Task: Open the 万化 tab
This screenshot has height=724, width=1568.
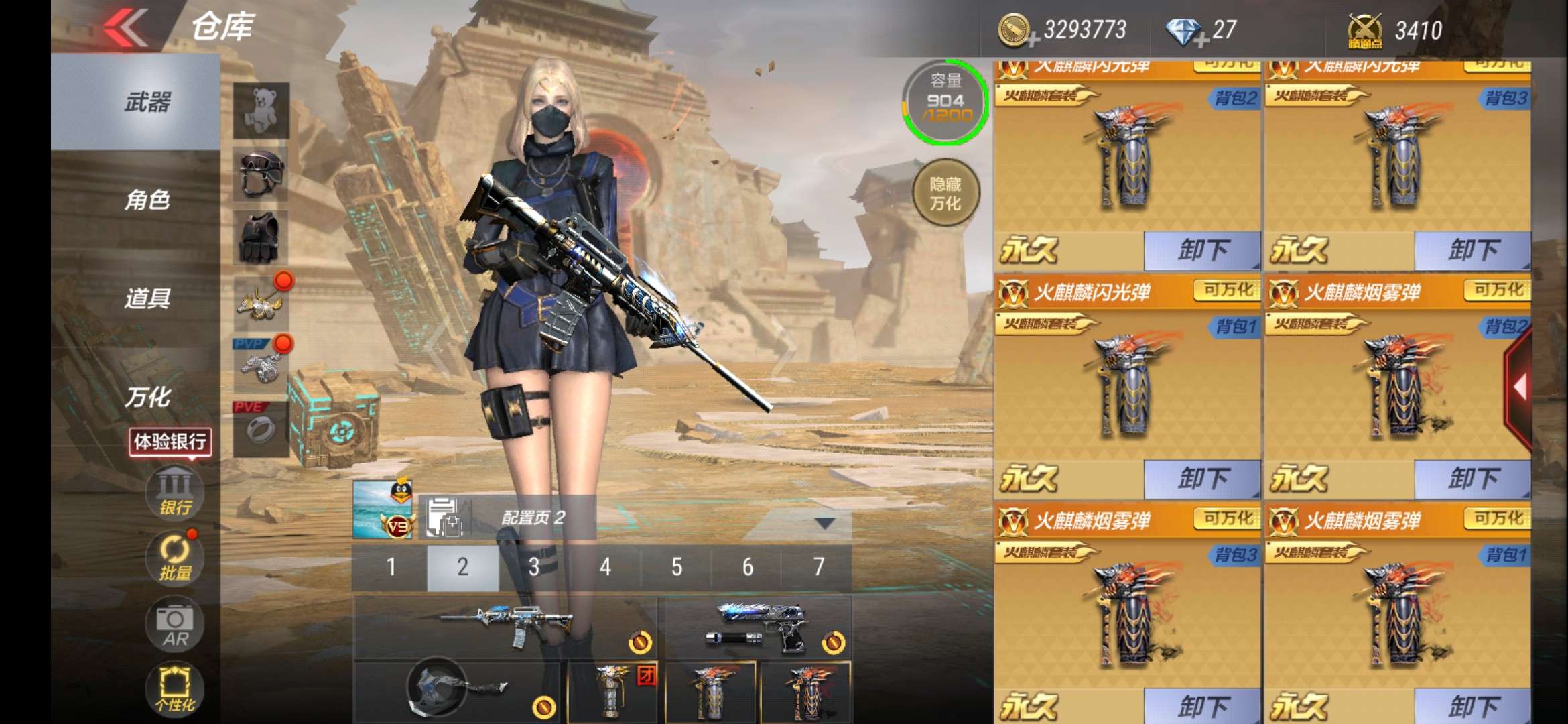Action: (x=147, y=397)
